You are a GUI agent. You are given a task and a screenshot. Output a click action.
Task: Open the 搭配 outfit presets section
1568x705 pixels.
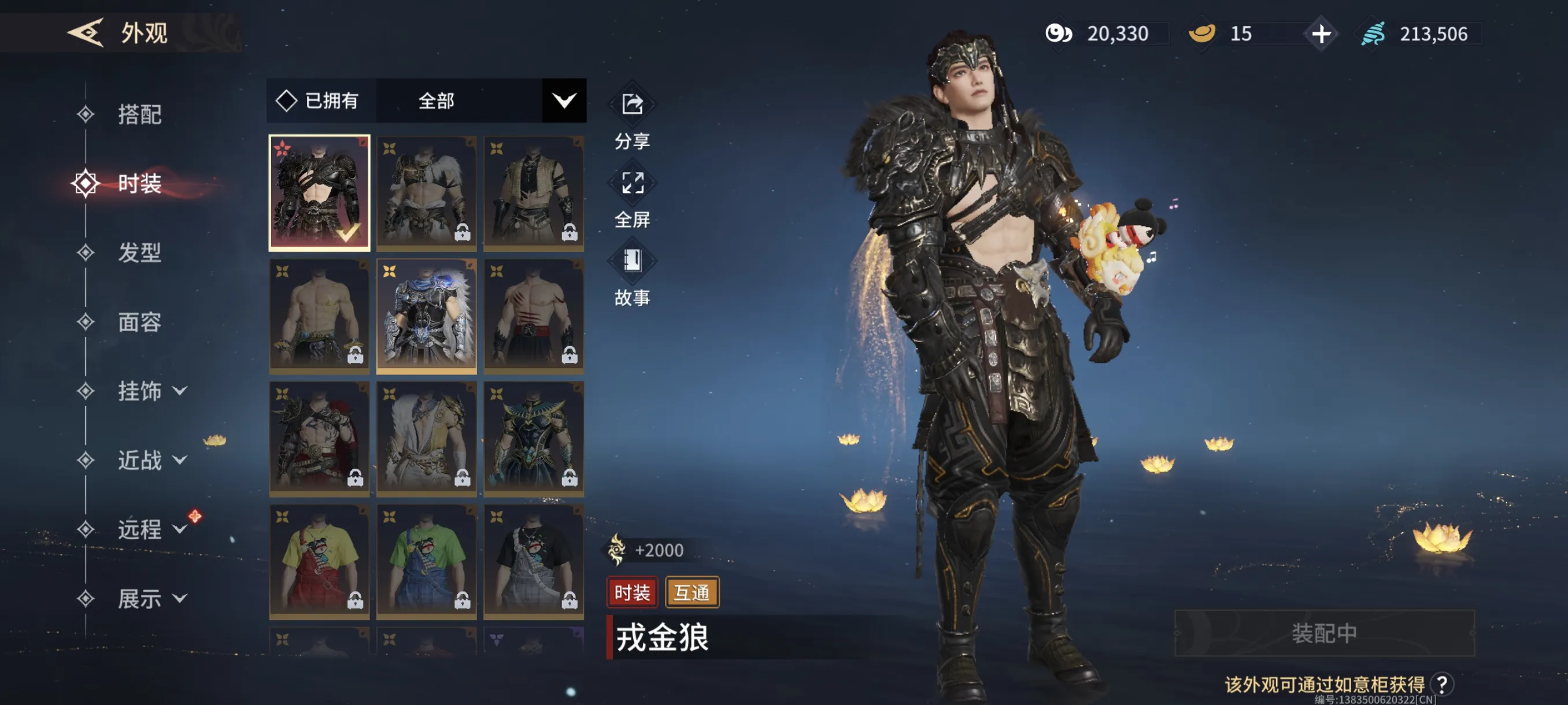click(139, 114)
